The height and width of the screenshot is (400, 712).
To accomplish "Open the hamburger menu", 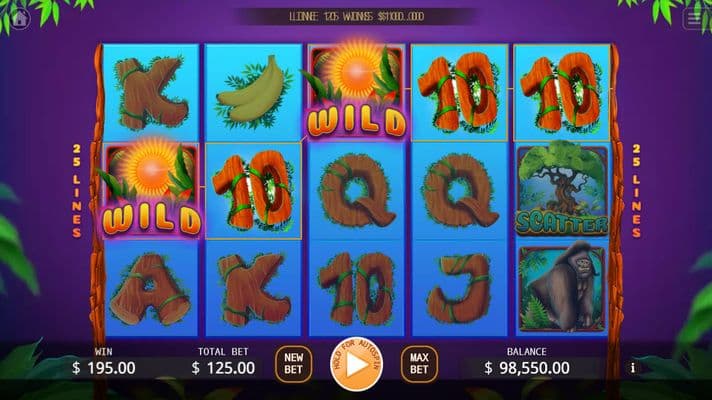I will coord(694,17).
